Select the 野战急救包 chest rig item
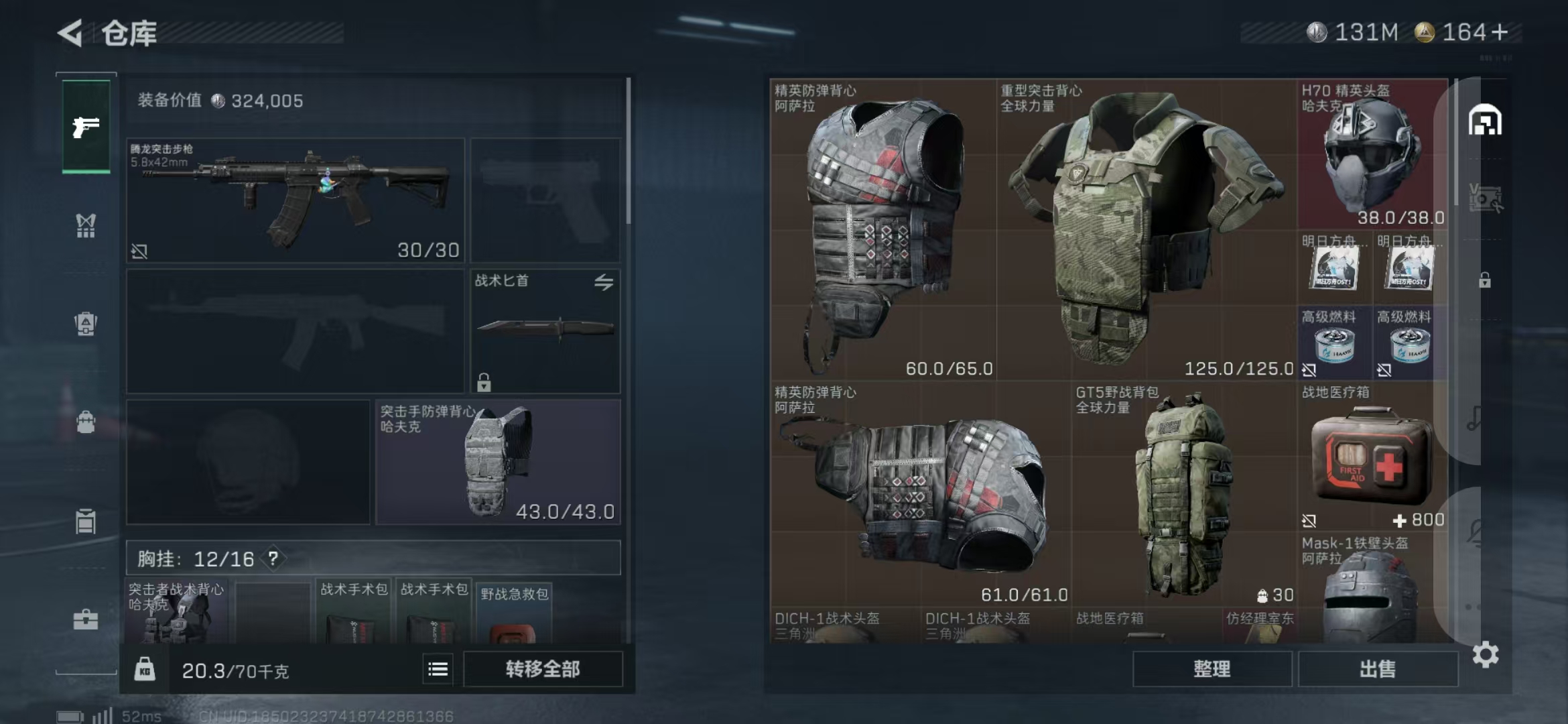This screenshot has height=724, width=1568. [513, 614]
